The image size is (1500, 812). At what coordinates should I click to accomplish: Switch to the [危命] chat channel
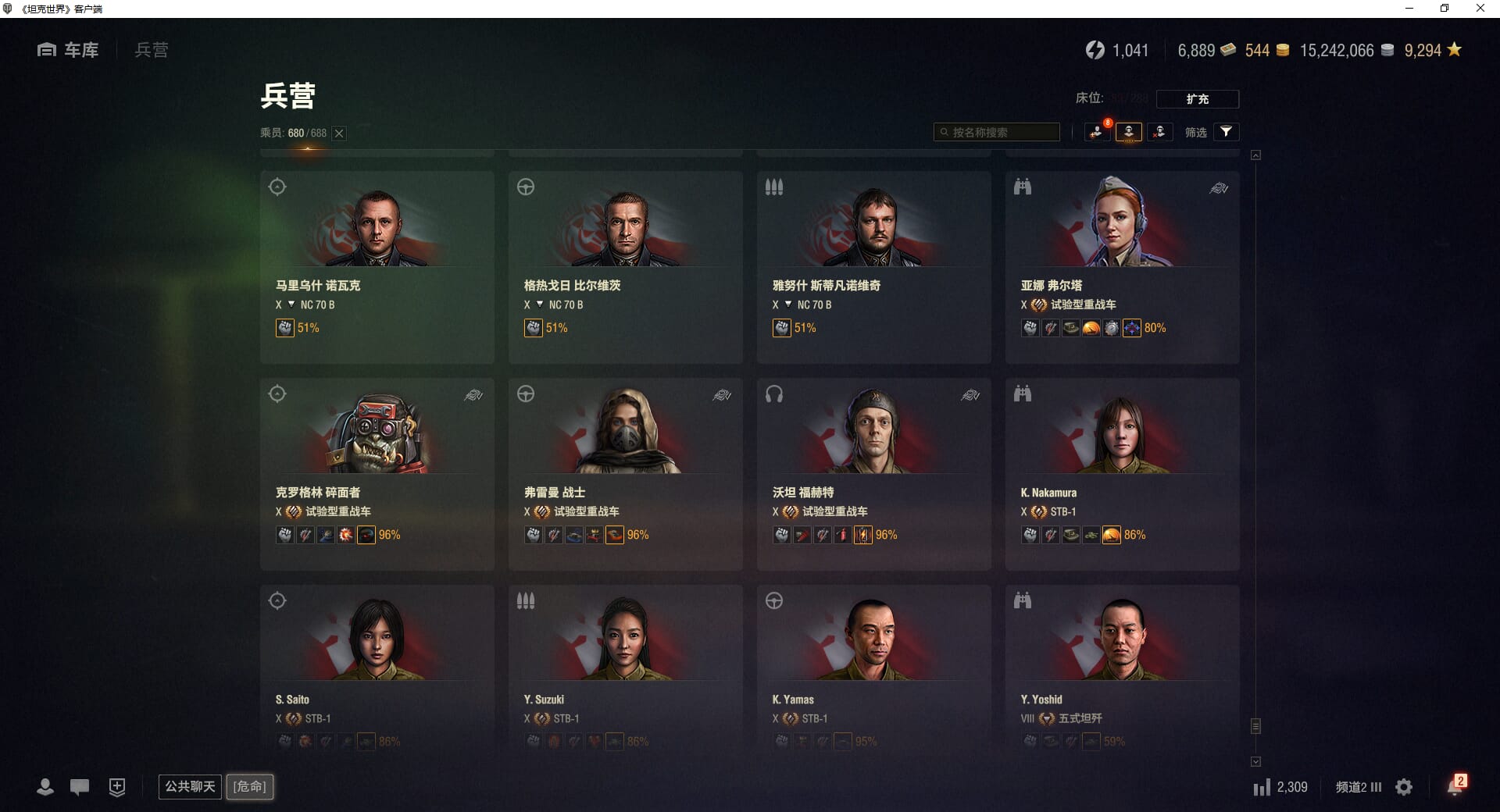point(250,786)
